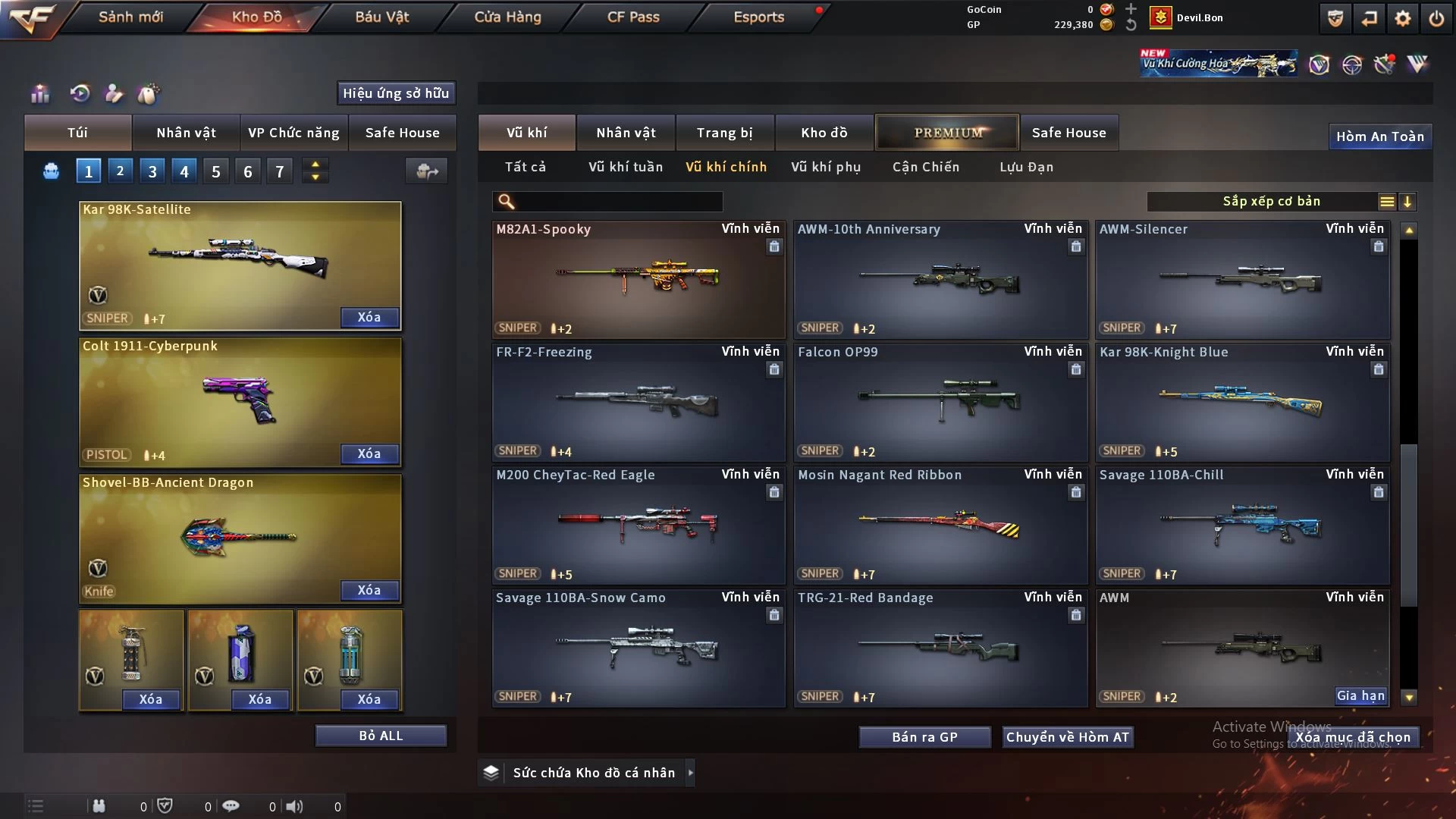
Task: Show the Cận Chiến melee category
Action: (925, 167)
